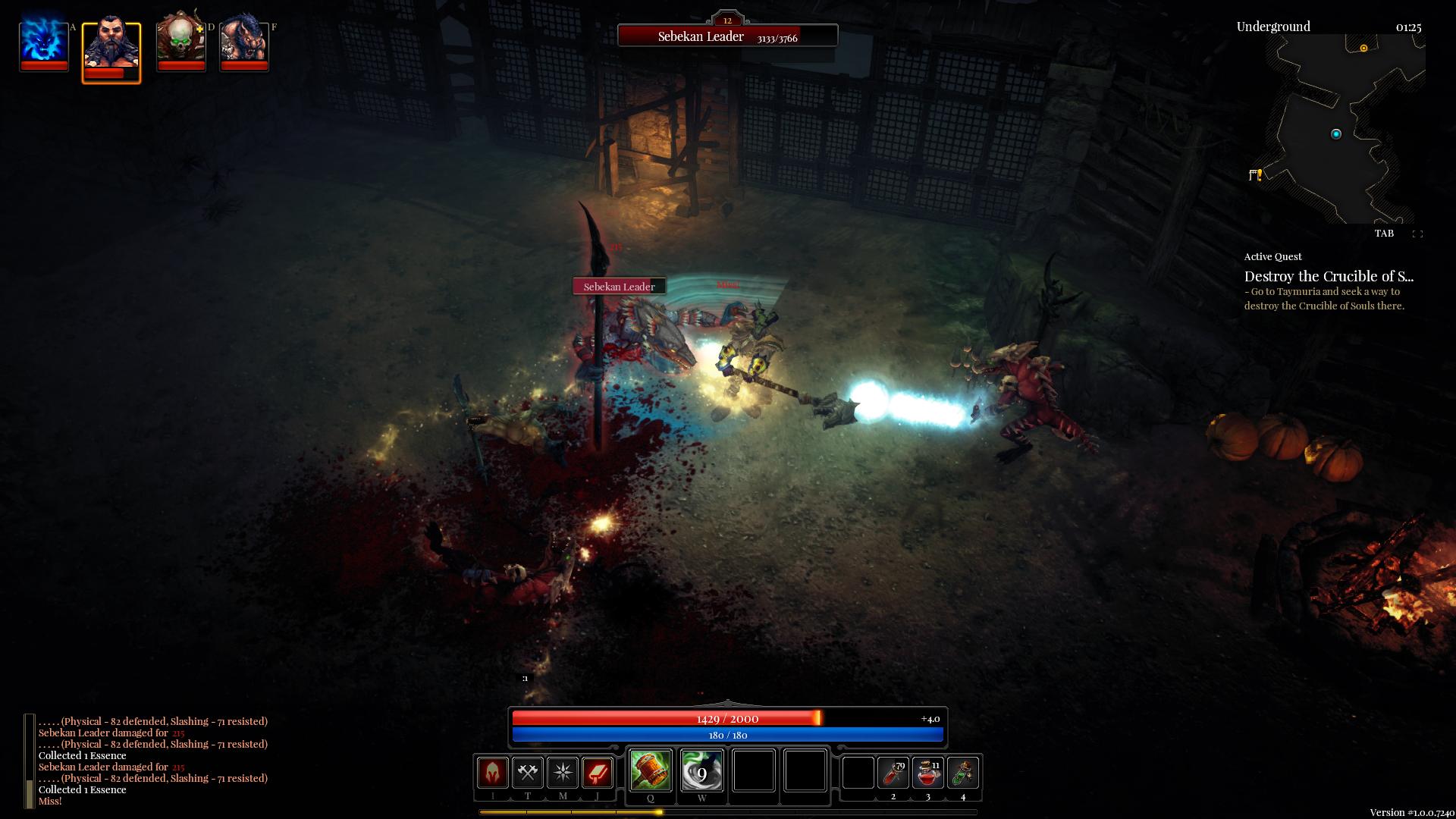The image size is (1456, 819).
Task: Select the blue flame spirit portrait
Action: click(x=44, y=44)
